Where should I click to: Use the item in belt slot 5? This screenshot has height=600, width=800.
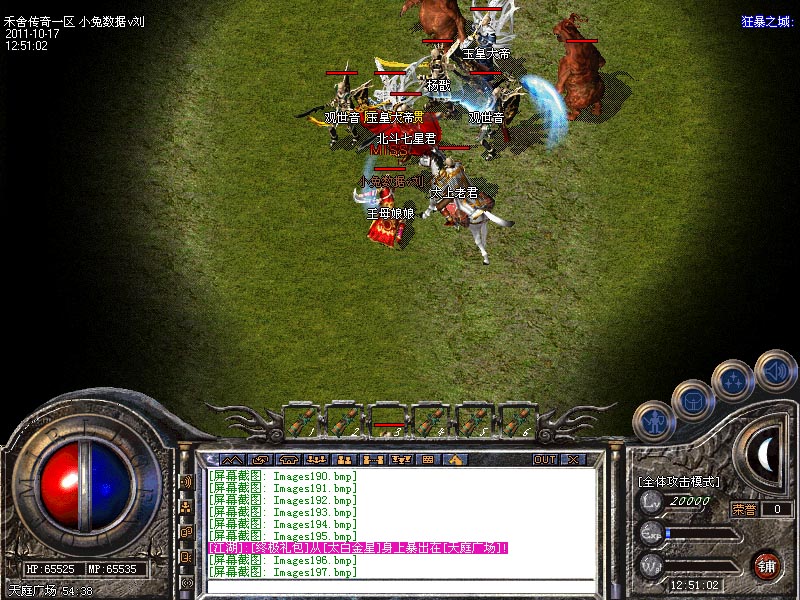[477, 418]
